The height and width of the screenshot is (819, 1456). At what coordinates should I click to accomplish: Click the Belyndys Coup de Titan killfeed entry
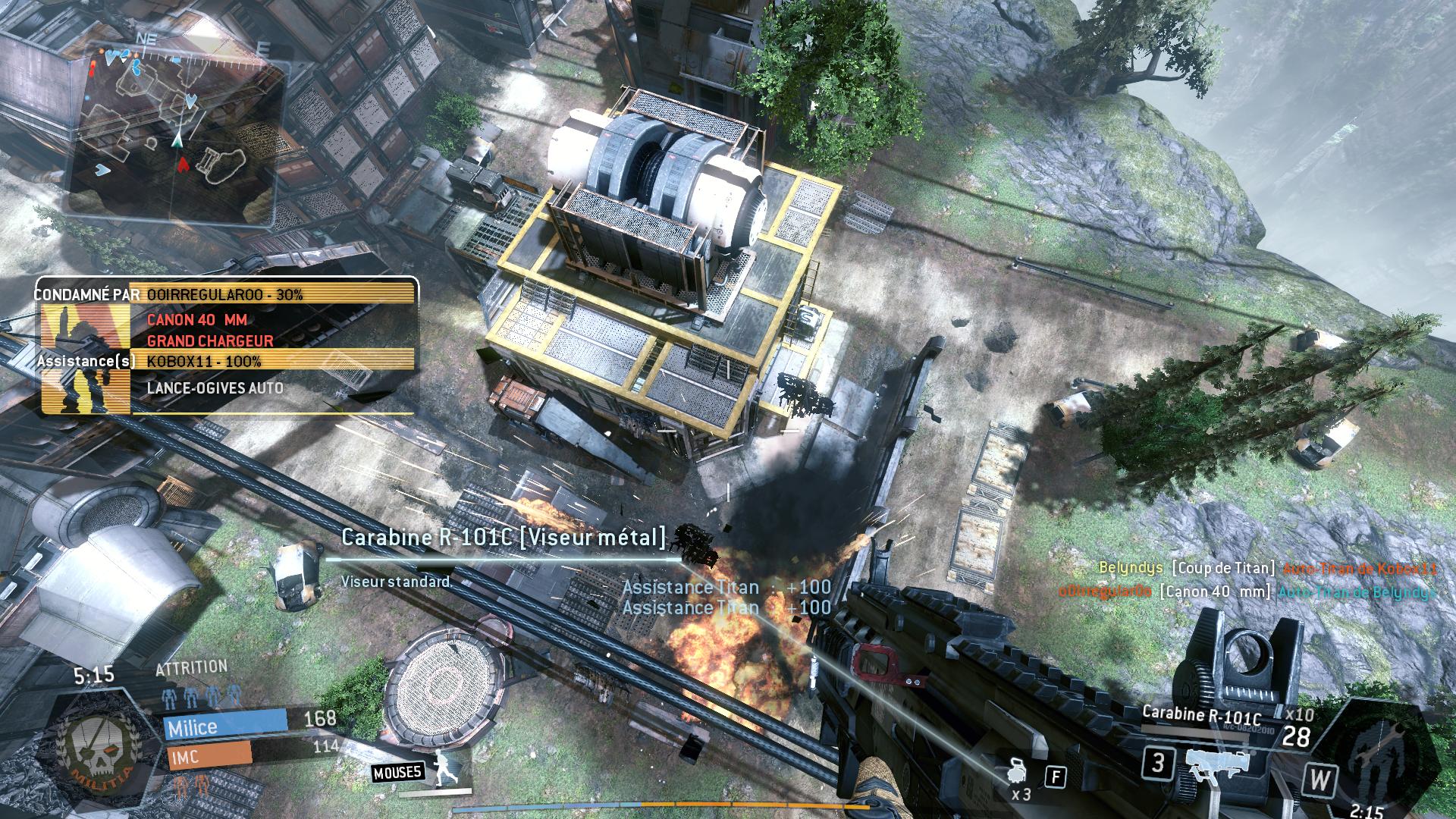click(1266, 568)
